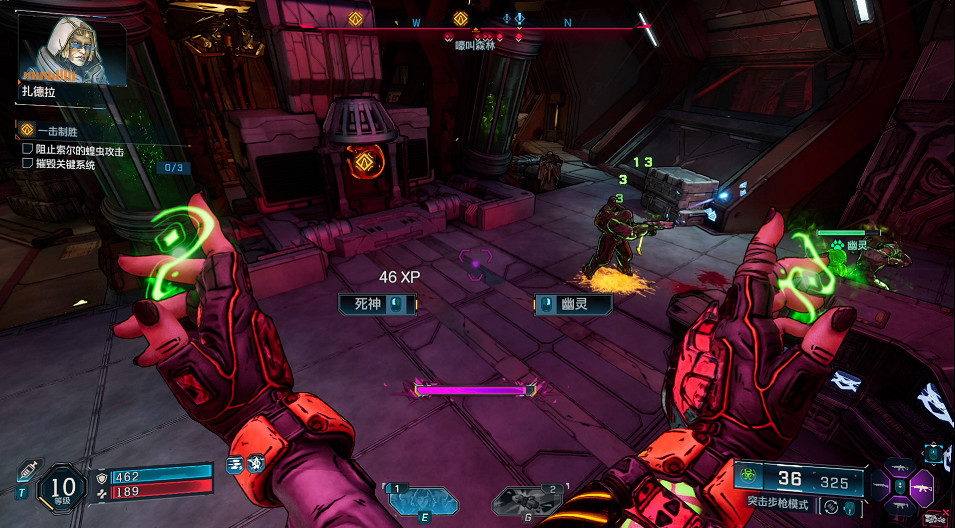Select the 一击制胜 mission tracker icon
Viewport: 955px width, 528px height.
pos(28,131)
